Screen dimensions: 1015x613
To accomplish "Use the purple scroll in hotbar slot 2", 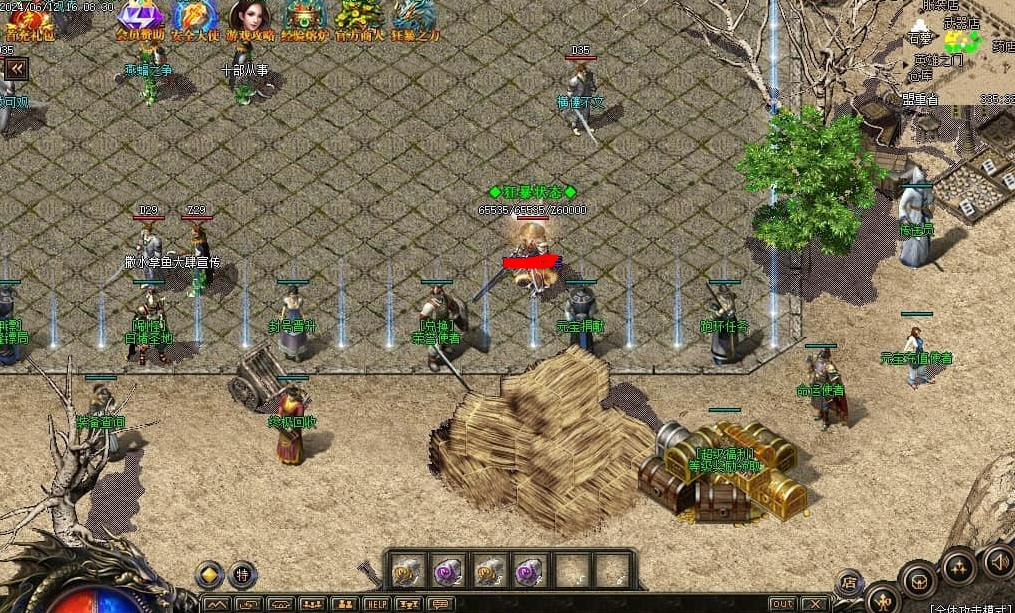I will click(x=446, y=571).
